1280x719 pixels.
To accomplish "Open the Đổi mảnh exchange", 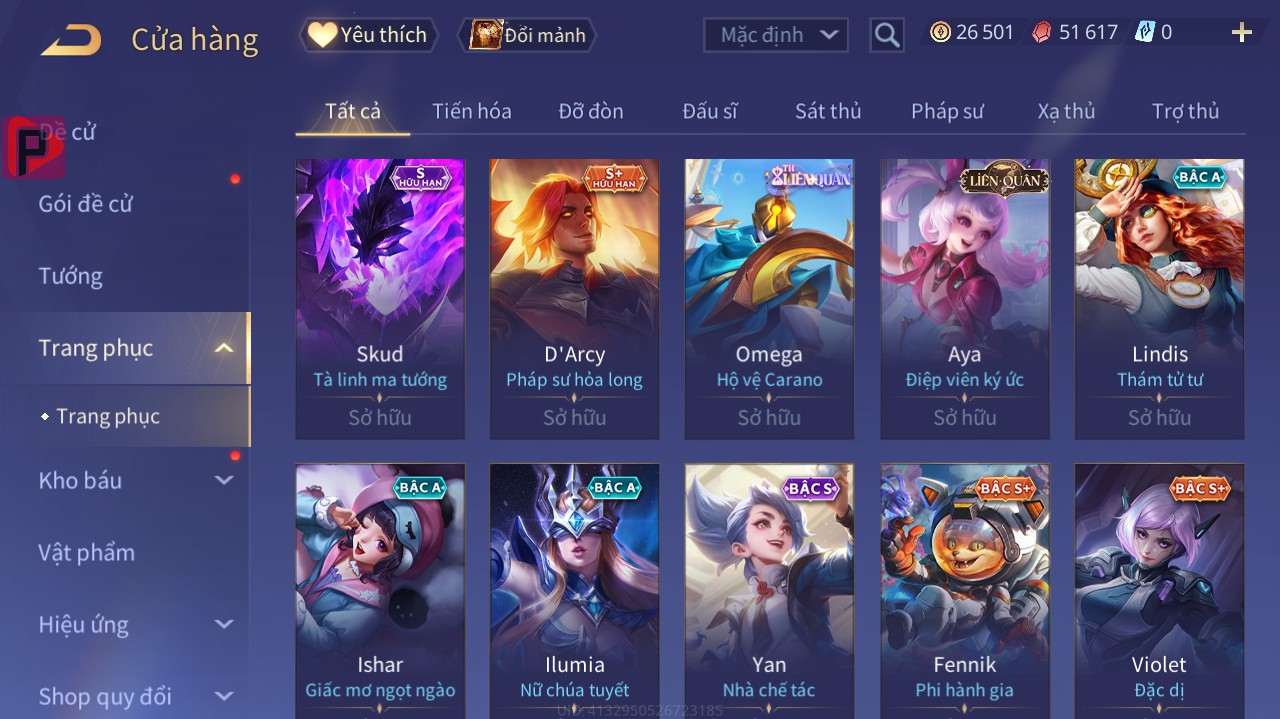I will tap(527, 35).
